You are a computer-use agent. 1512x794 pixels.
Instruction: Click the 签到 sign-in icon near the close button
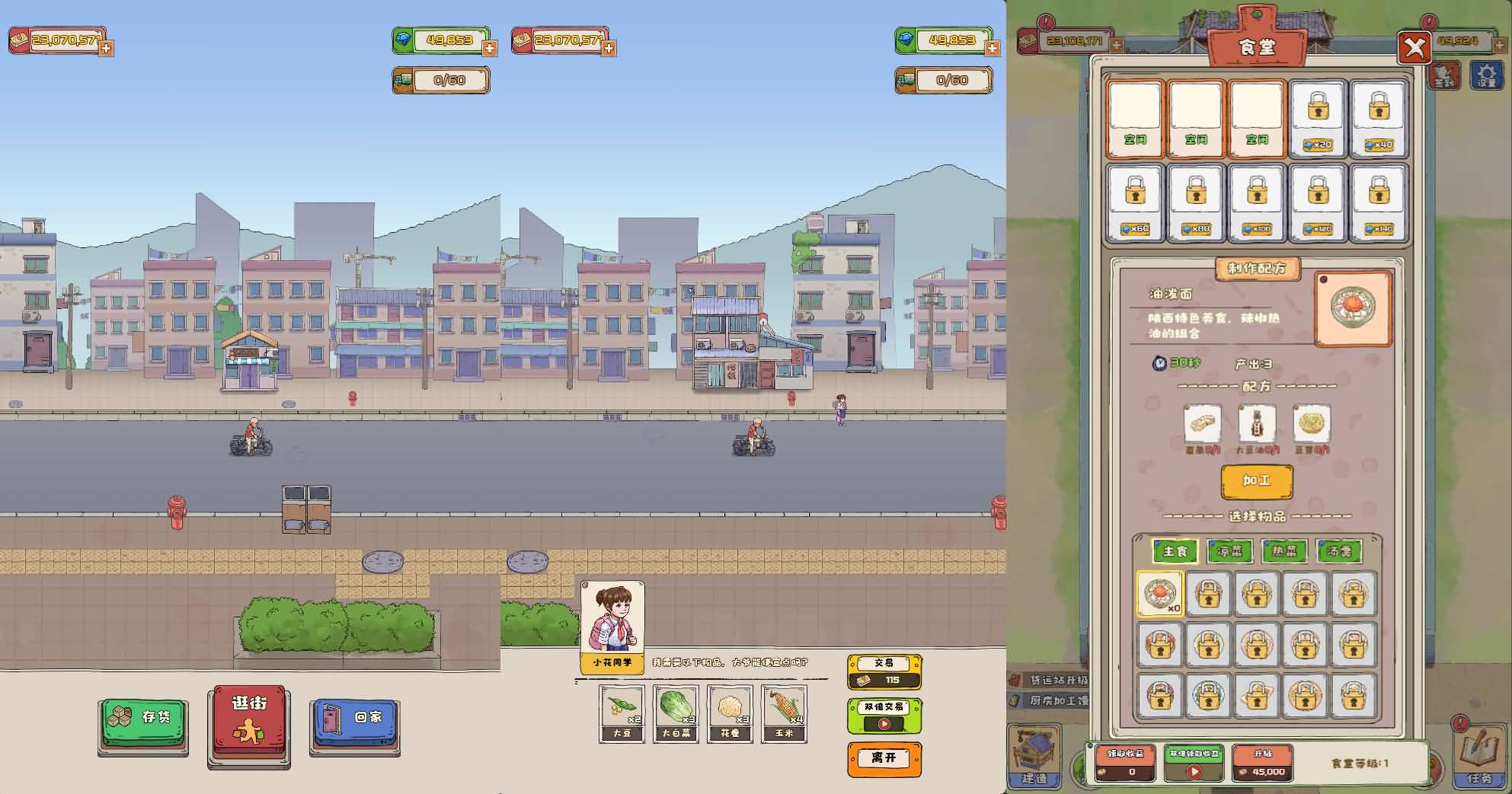pyautogui.click(x=1445, y=76)
